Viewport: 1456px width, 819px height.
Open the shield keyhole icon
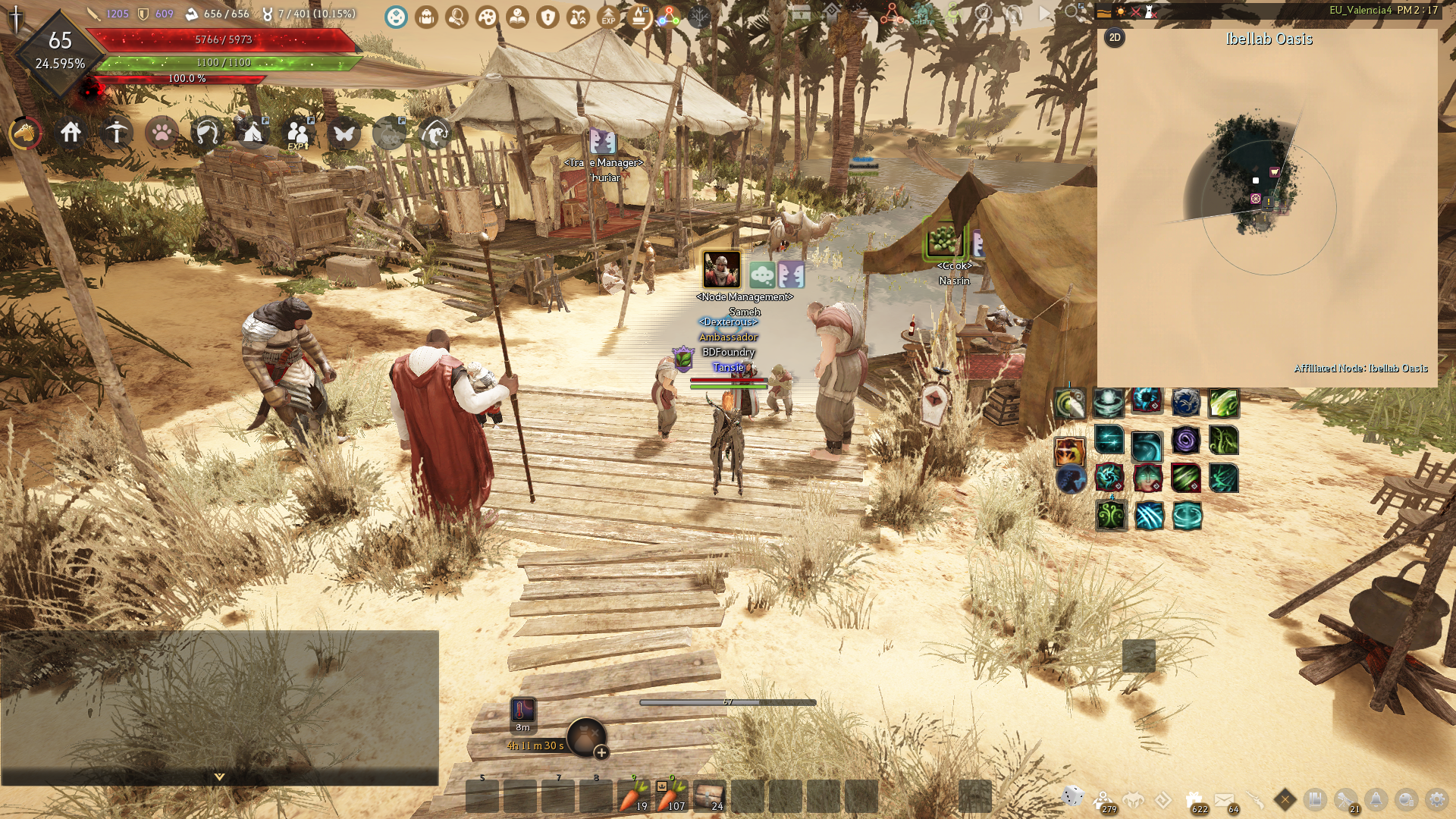click(548, 17)
